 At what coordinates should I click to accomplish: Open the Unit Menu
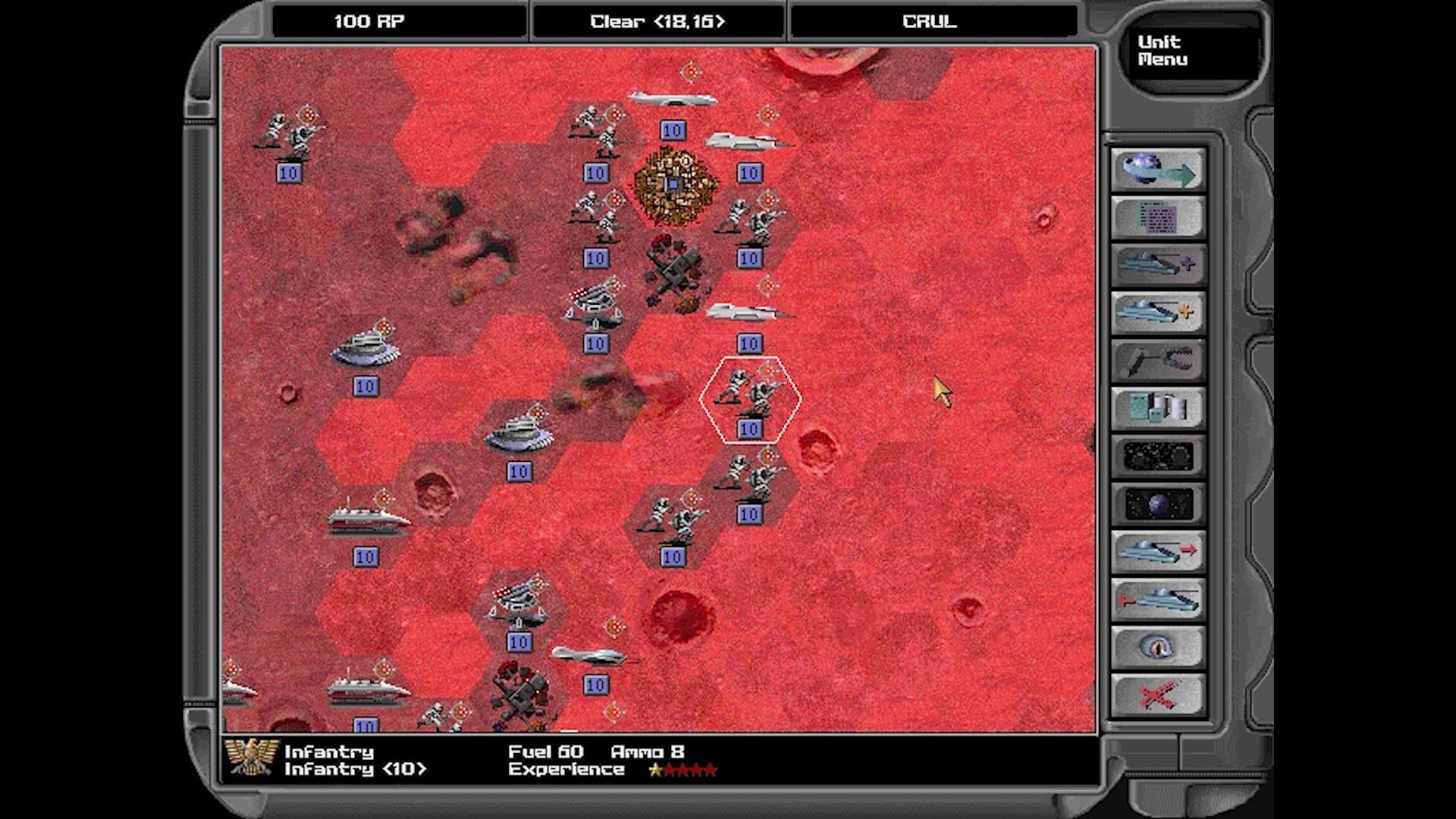click(1191, 49)
